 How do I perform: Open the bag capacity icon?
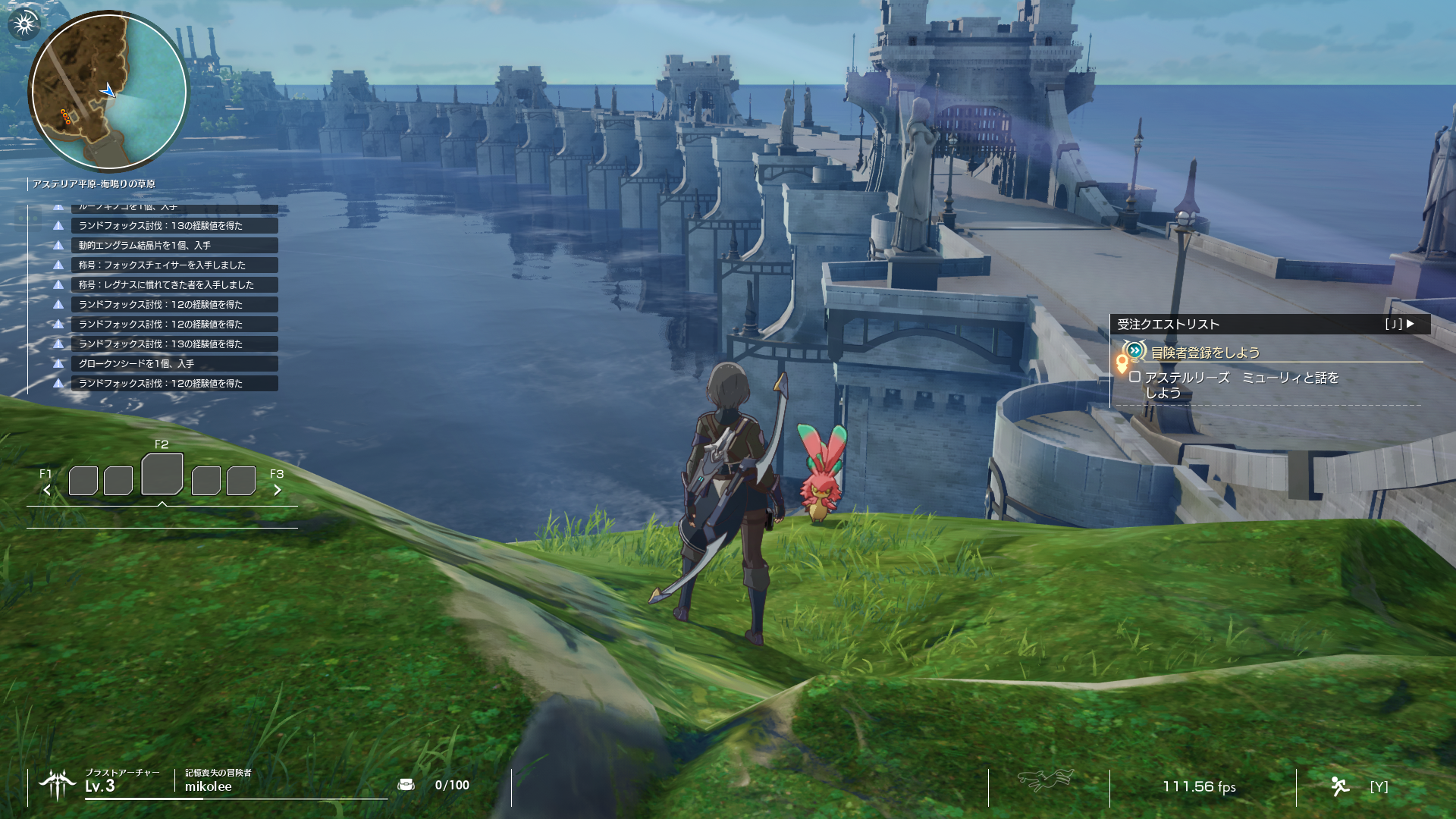pos(406,785)
